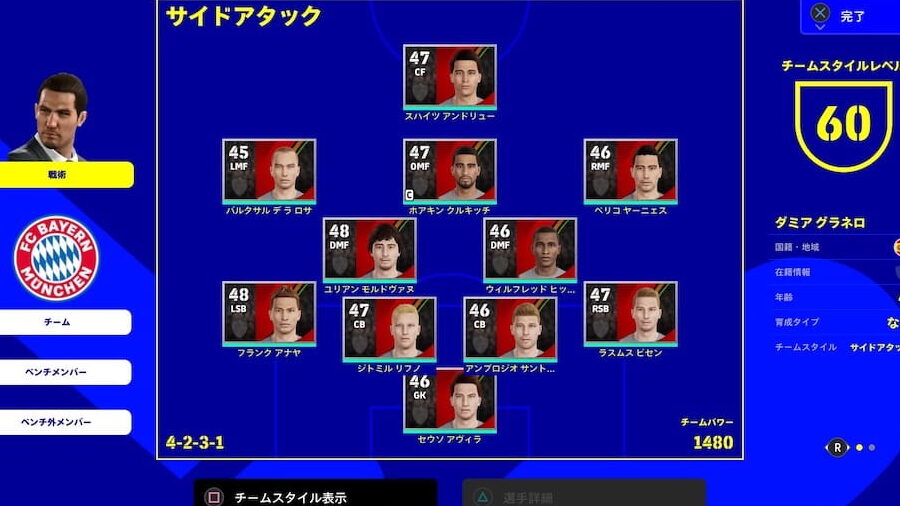900x506 pixels.
Task: Select the LMF player card rated 45
Action: pyautogui.click(x=269, y=171)
